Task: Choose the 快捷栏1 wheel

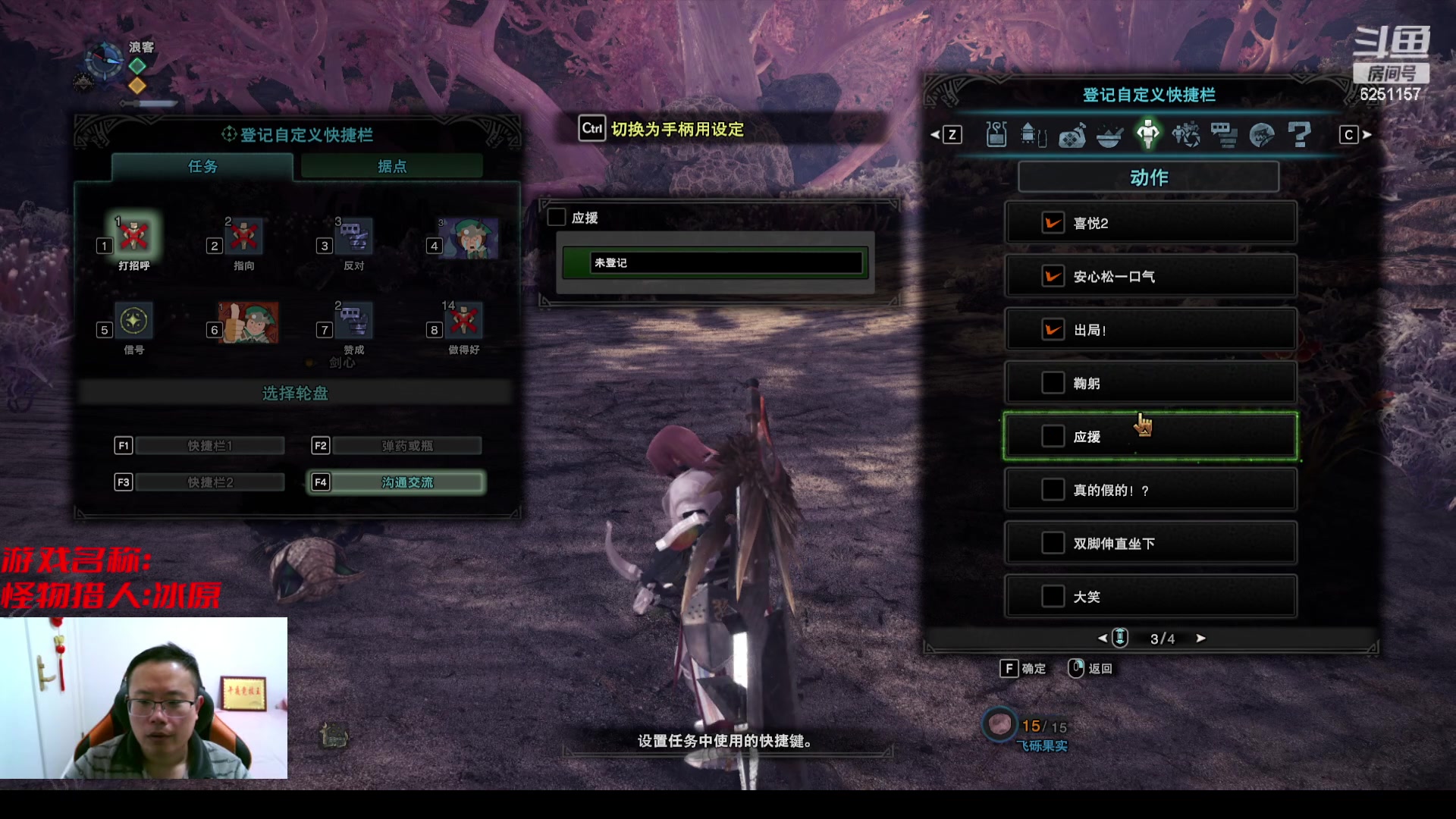Action: coord(210,446)
